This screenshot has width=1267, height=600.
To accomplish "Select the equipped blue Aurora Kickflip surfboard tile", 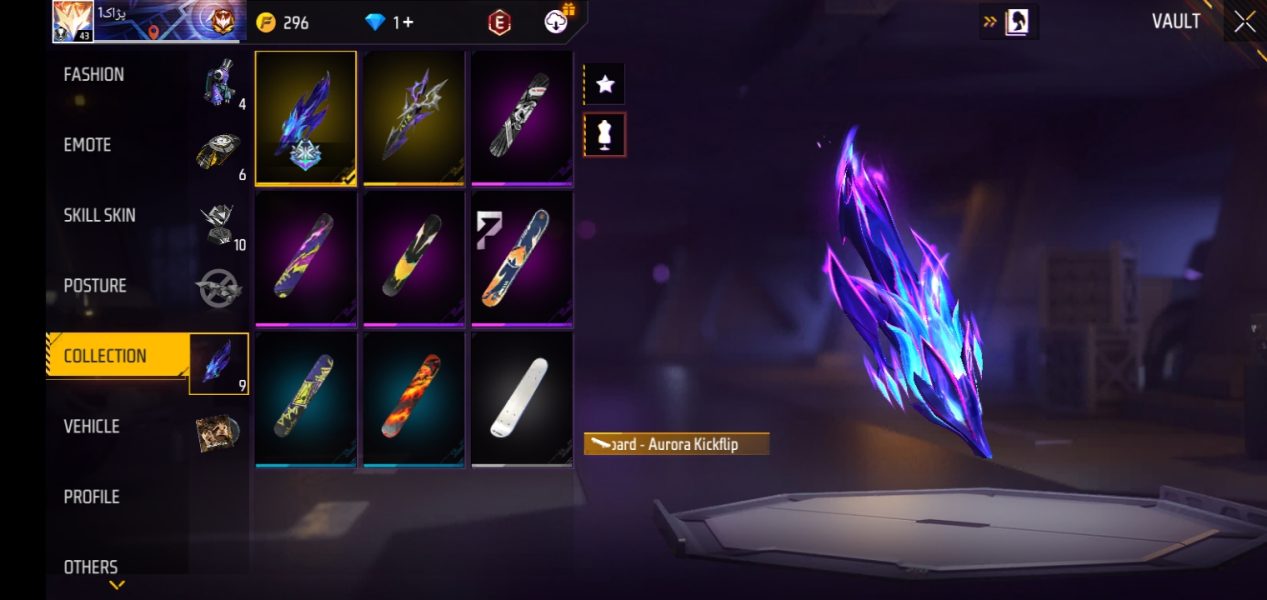I will tap(306, 118).
